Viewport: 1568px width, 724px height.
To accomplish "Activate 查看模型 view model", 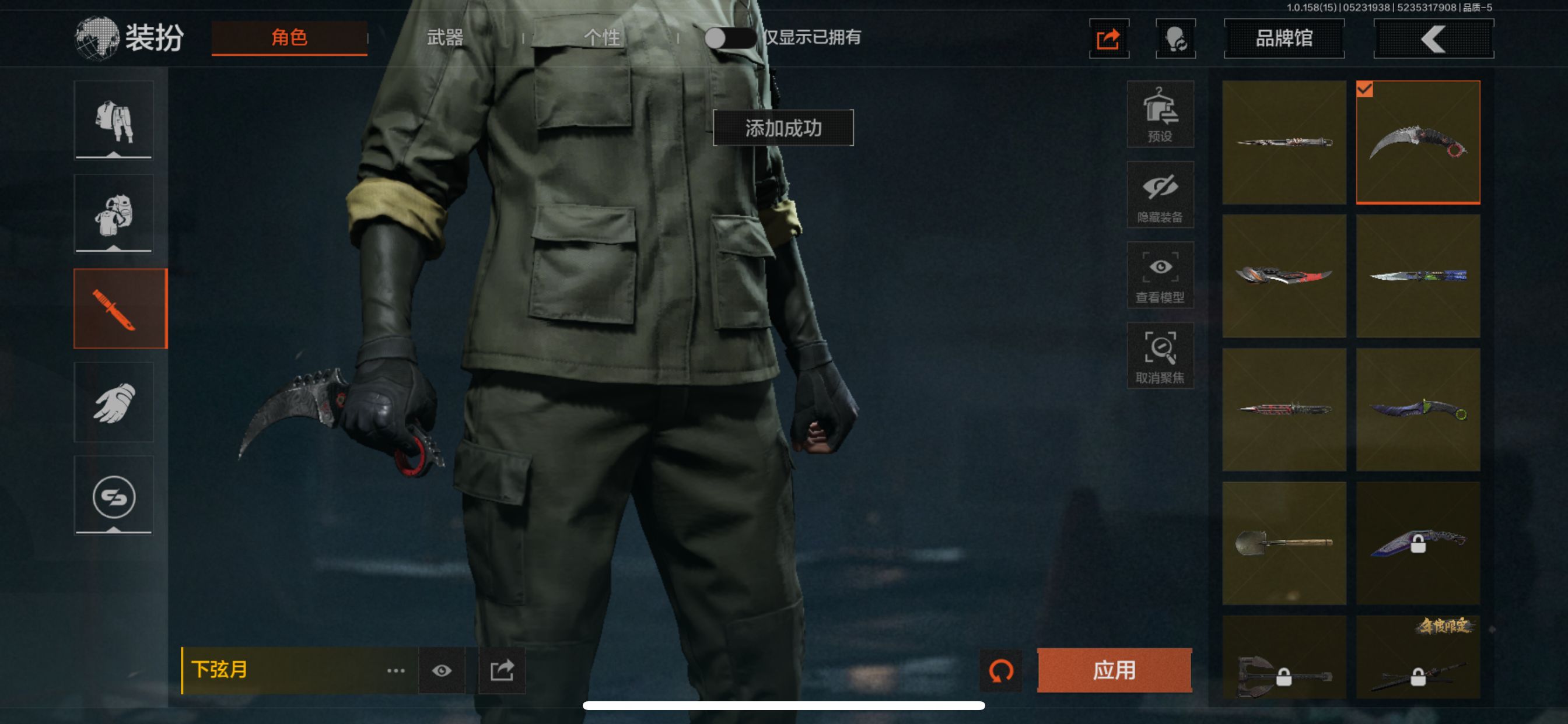I will tap(1160, 275).
